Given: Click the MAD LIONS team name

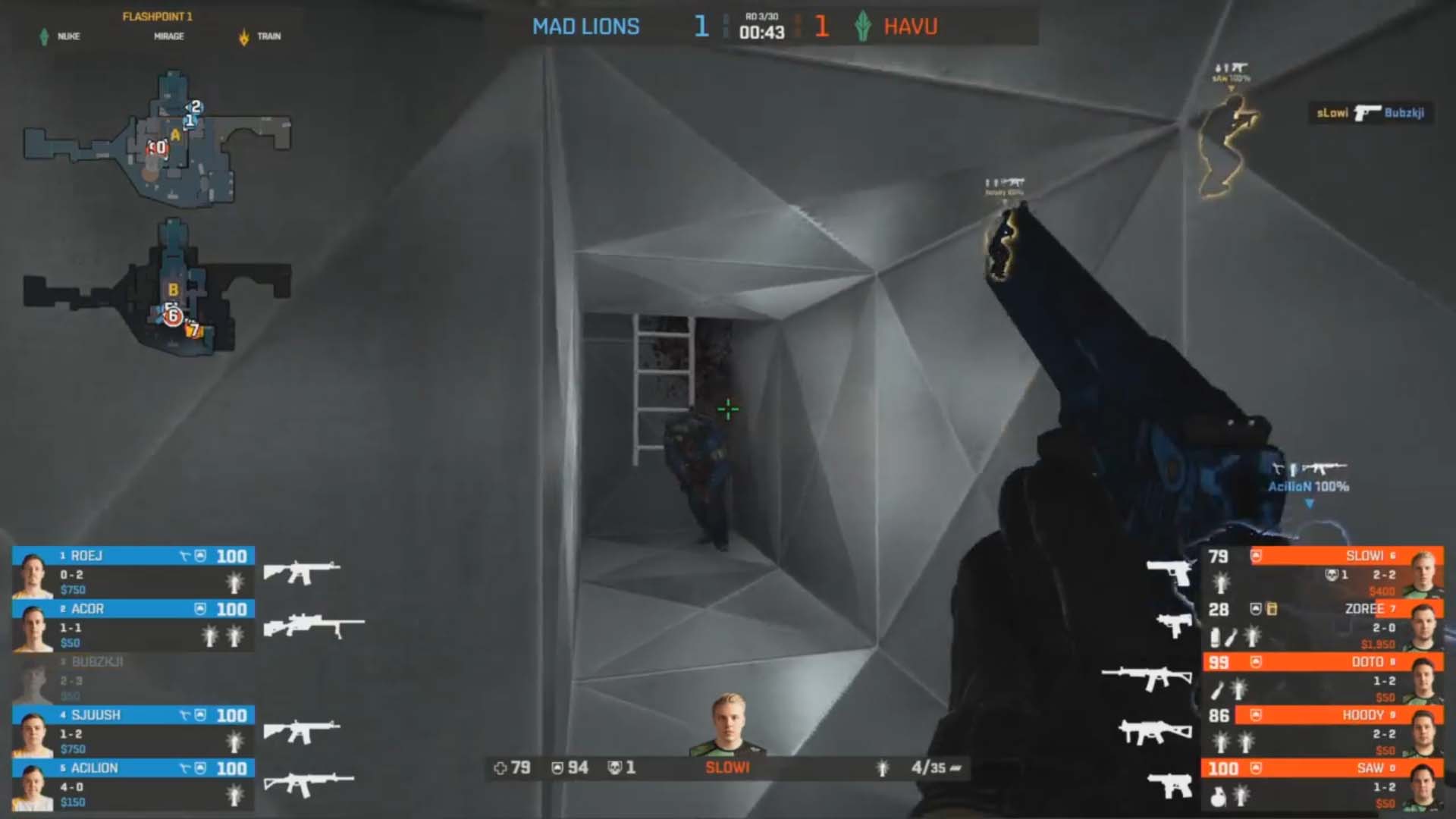Looking at the screenshot, I should click(x=585, y=27).
